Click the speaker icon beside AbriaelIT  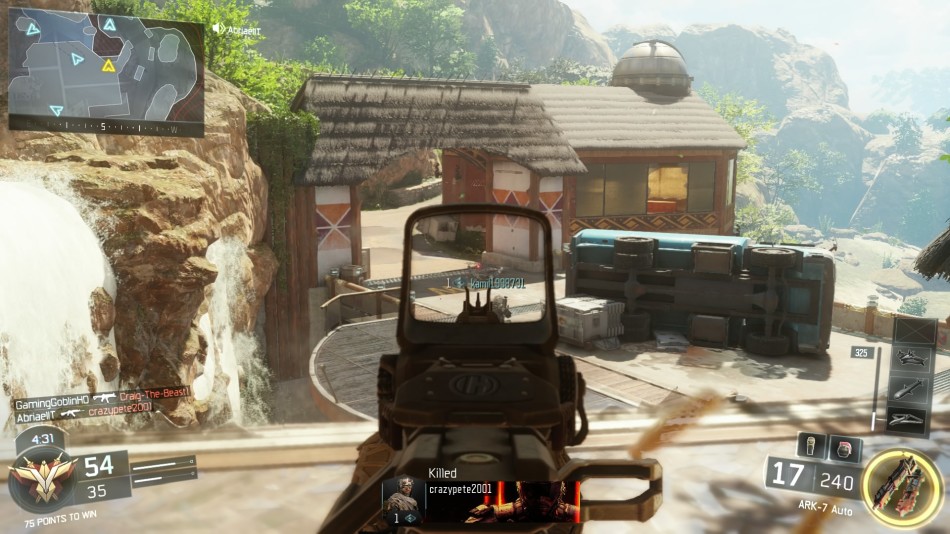tap(218, 29)
